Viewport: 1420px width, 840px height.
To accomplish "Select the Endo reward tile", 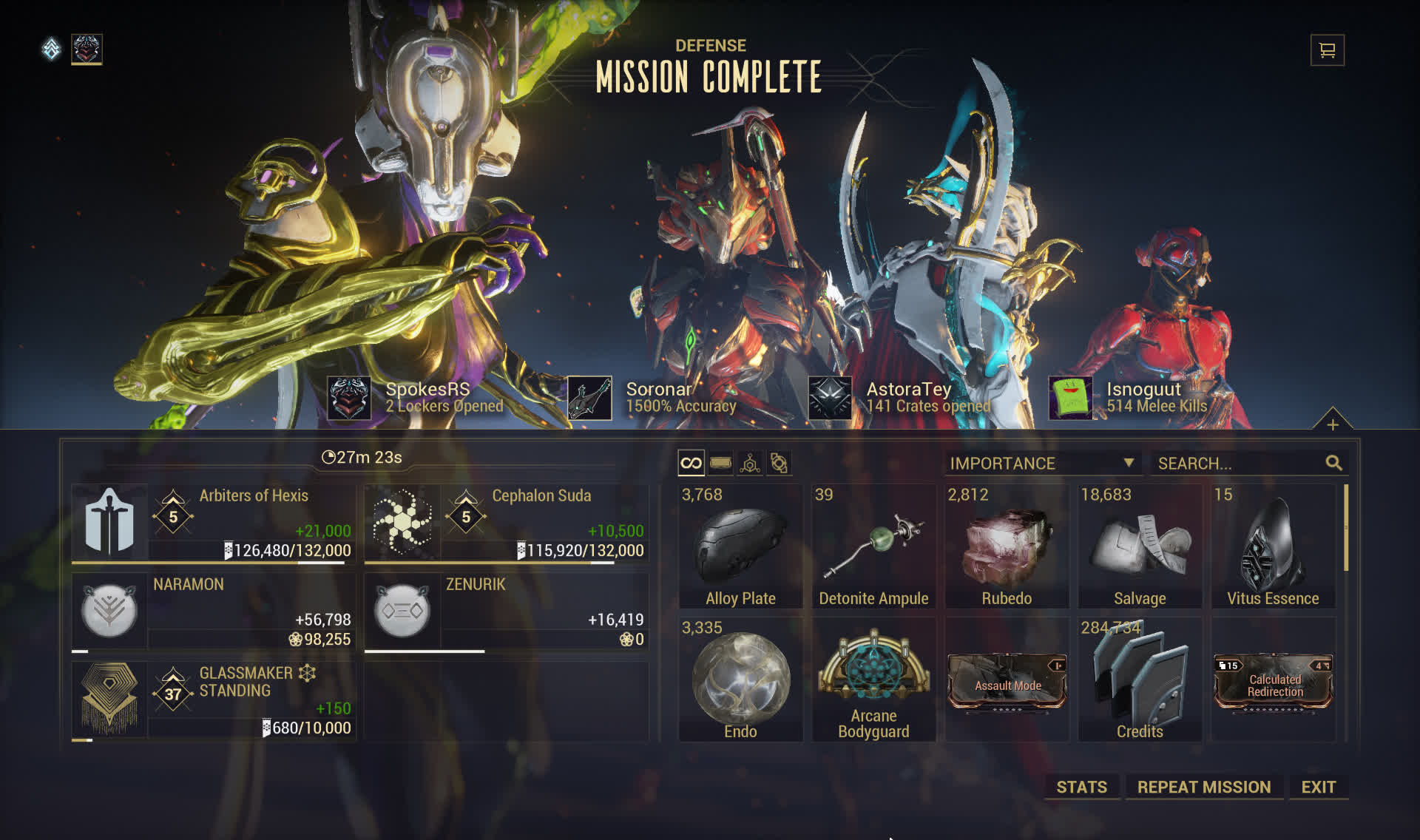I will (740, 680).
